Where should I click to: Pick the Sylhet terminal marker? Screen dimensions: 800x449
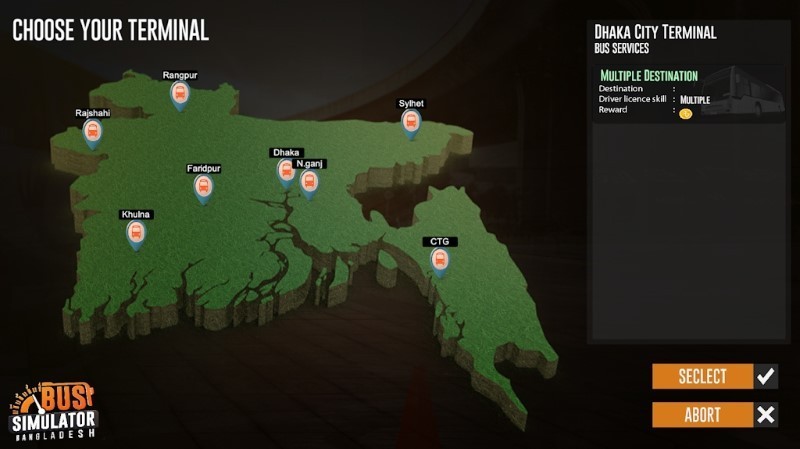(410, 123)
